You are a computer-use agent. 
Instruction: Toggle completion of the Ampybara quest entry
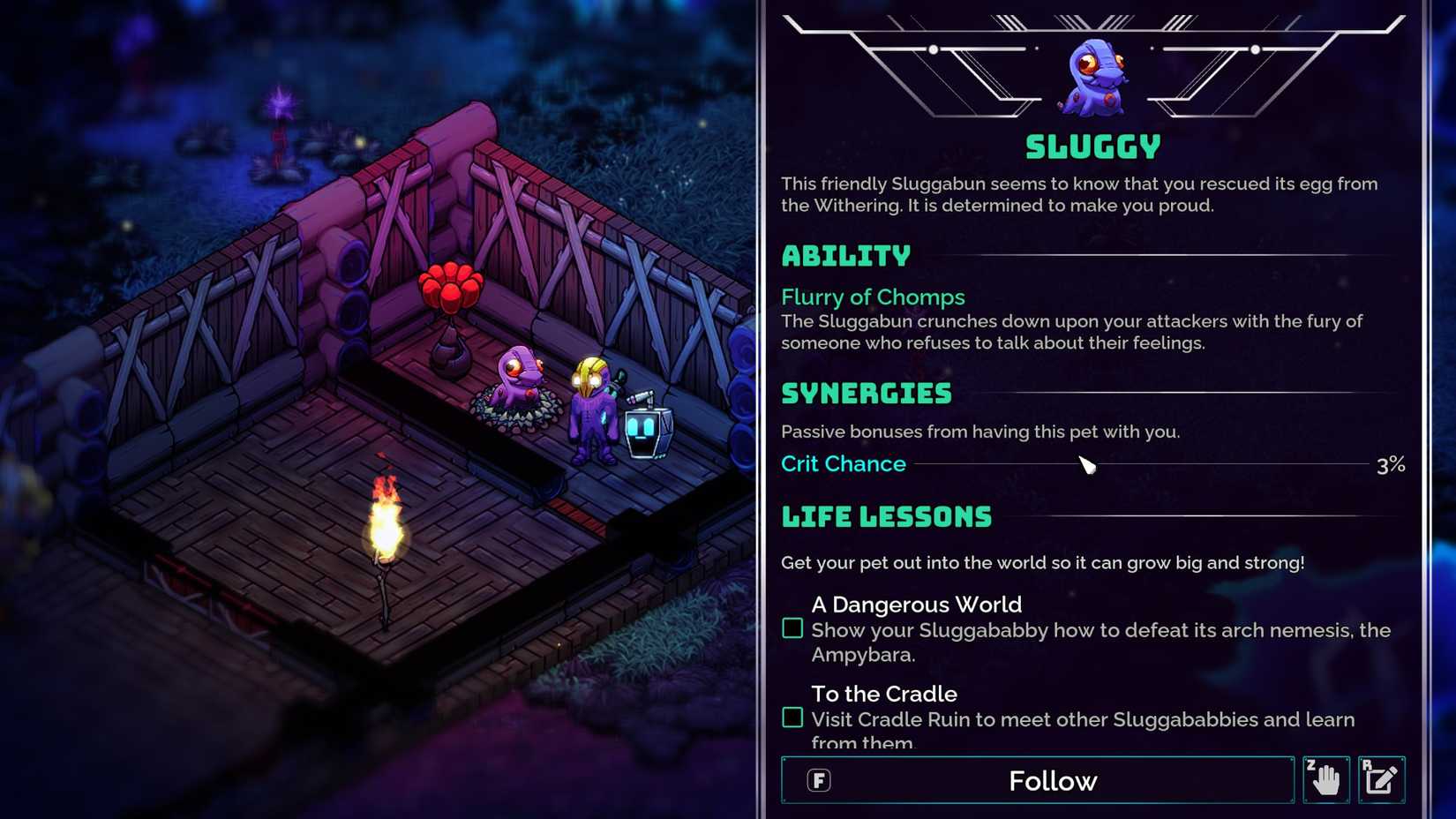(x=792, y=627)
